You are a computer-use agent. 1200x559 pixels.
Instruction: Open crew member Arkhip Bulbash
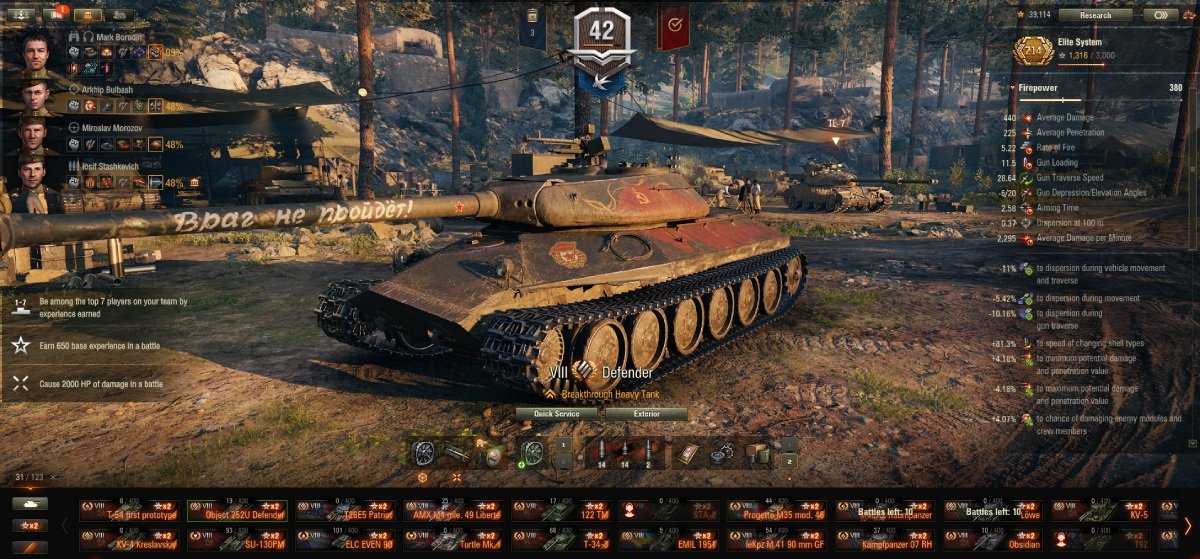tap(35, 96)
